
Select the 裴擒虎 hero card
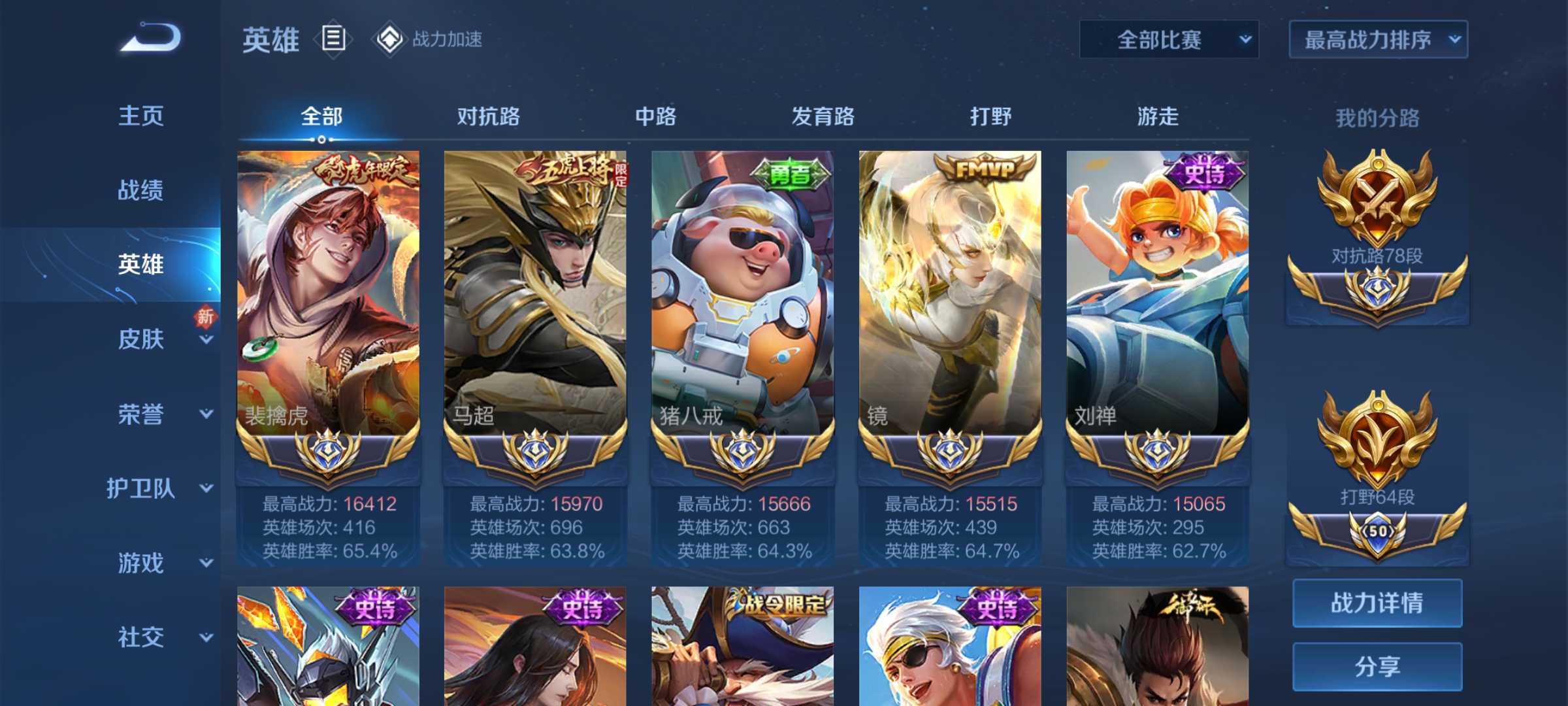point(328,294)
